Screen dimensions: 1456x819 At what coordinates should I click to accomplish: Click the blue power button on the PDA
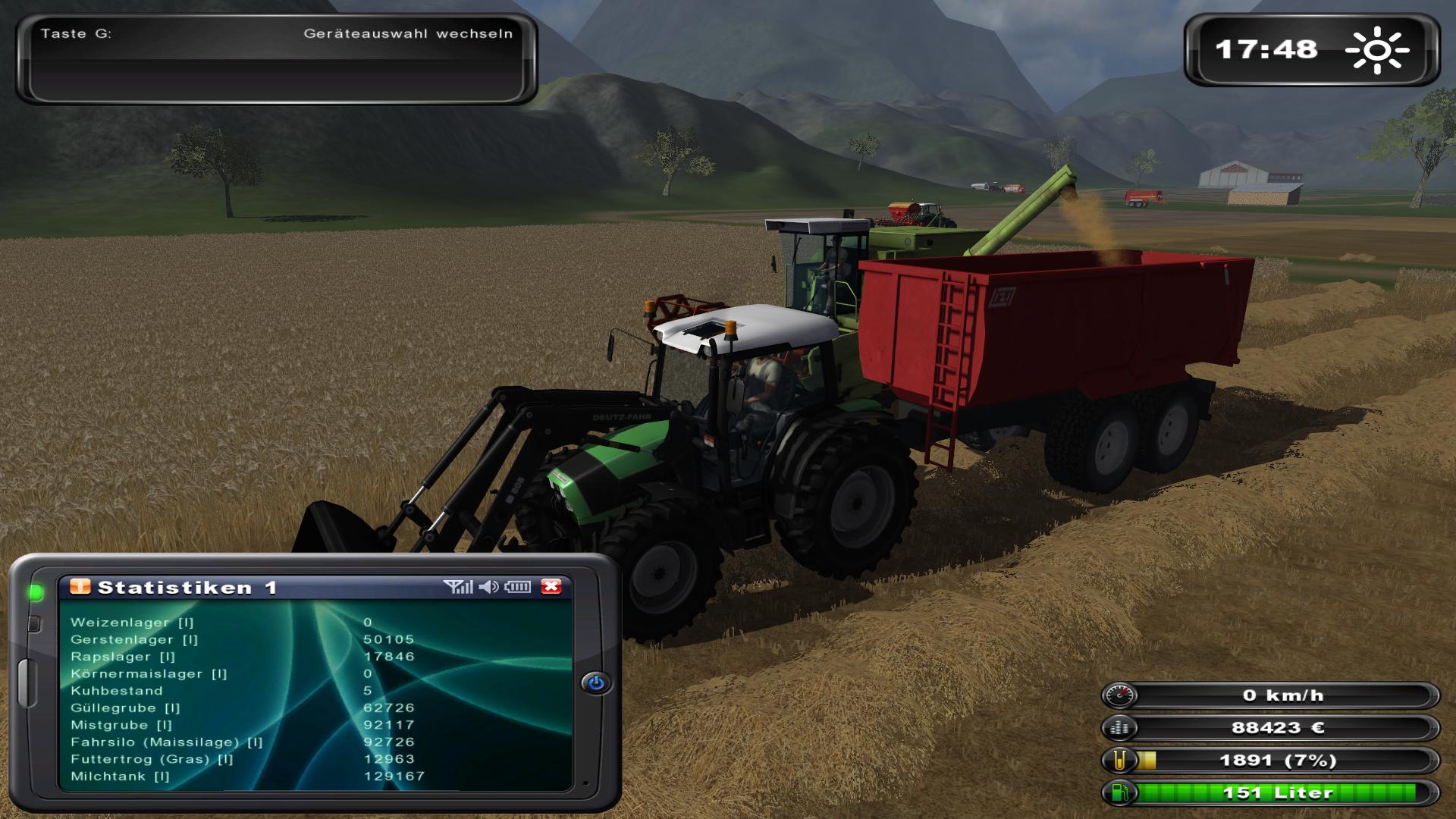(596, 682)
